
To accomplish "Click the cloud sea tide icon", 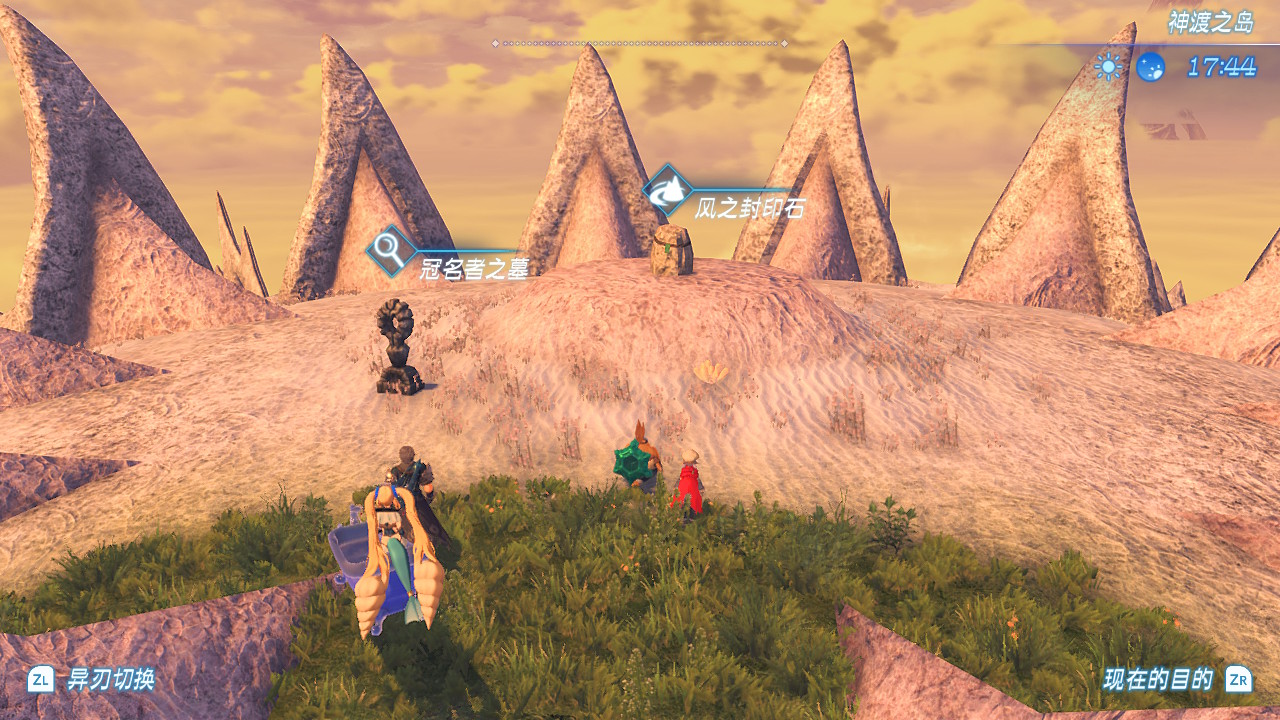I will (x=1150, y=67).
